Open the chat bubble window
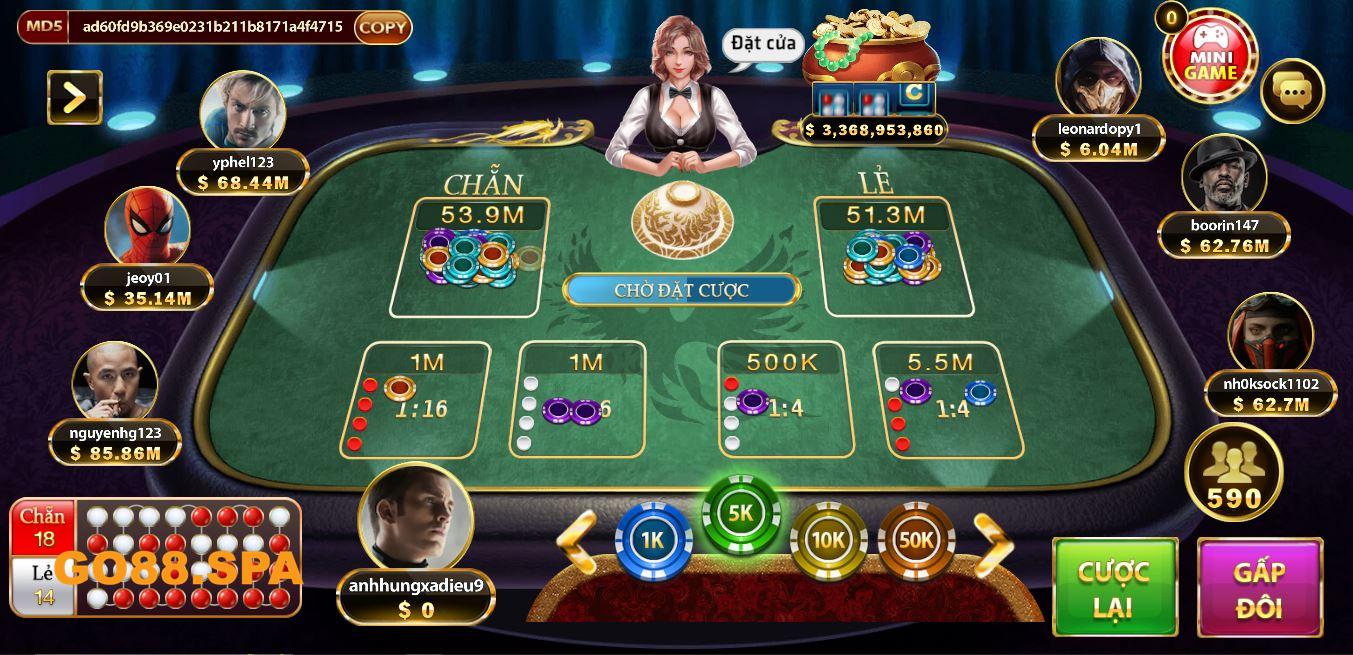The width and height of the screenshot is (1353, 655). (1292, 92)
